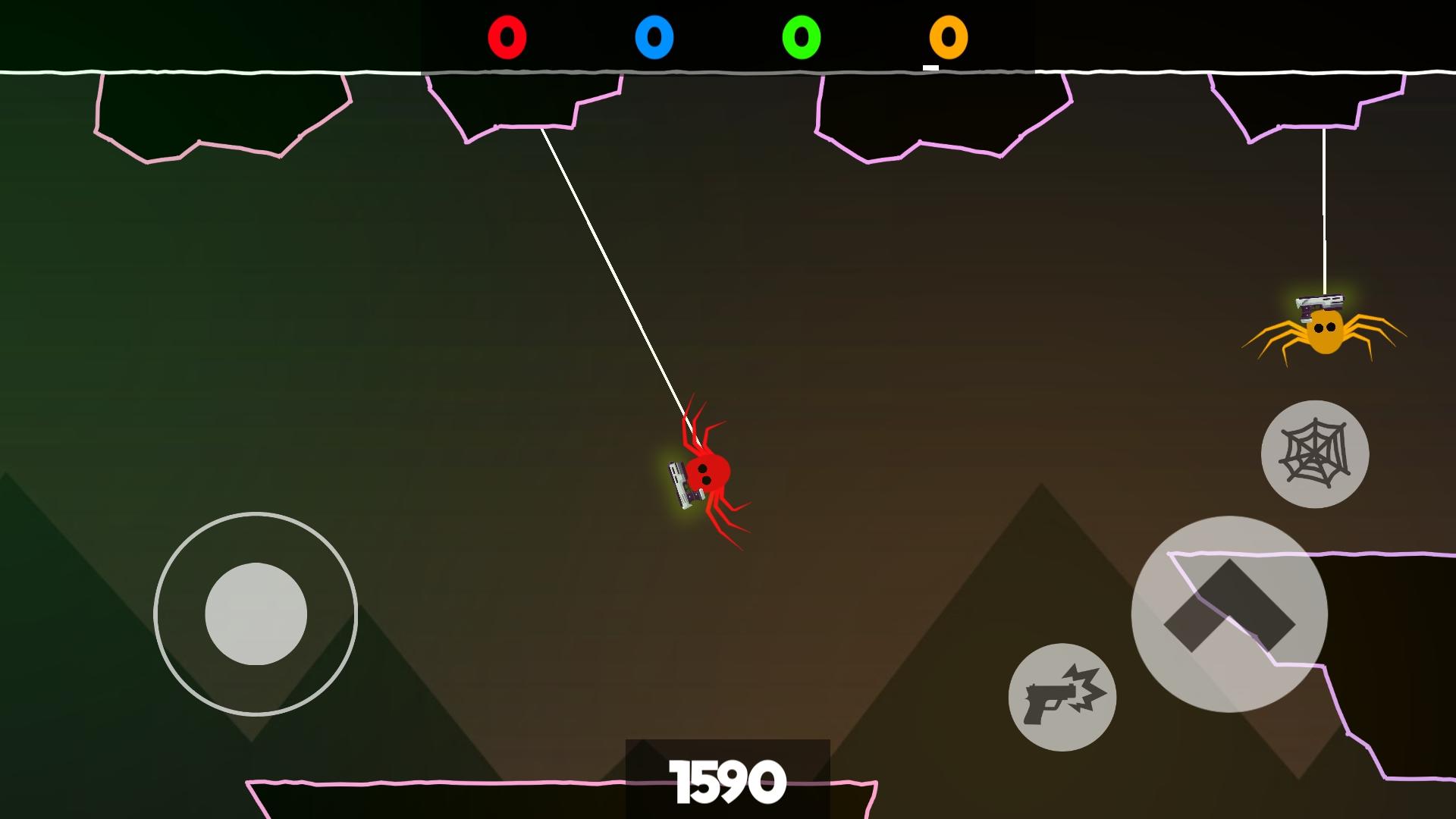Click the gray ceiling line at the top
Screen dimensions: 1456x819
(x=720, y=74)
